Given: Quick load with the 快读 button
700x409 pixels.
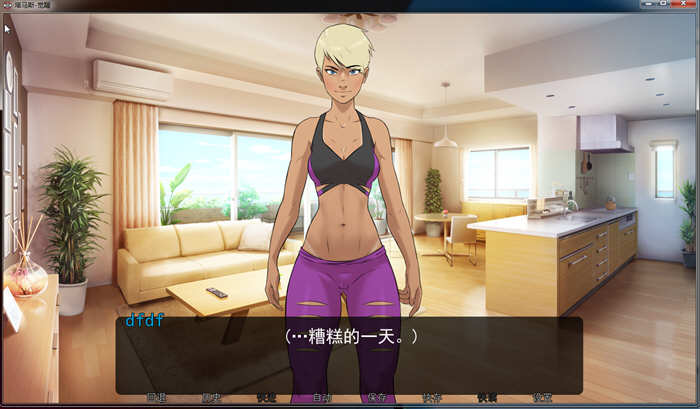Looking at the screenshot, I should coord(486,398).
